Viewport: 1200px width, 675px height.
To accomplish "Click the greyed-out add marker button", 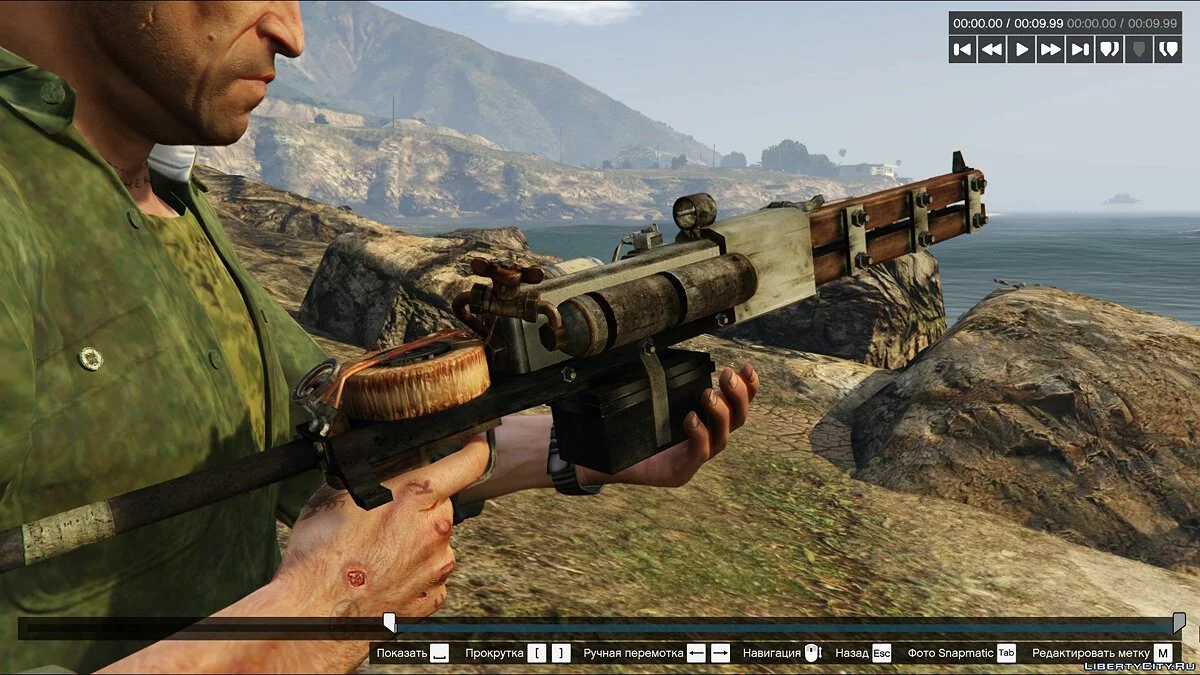I will (1138, 49).
